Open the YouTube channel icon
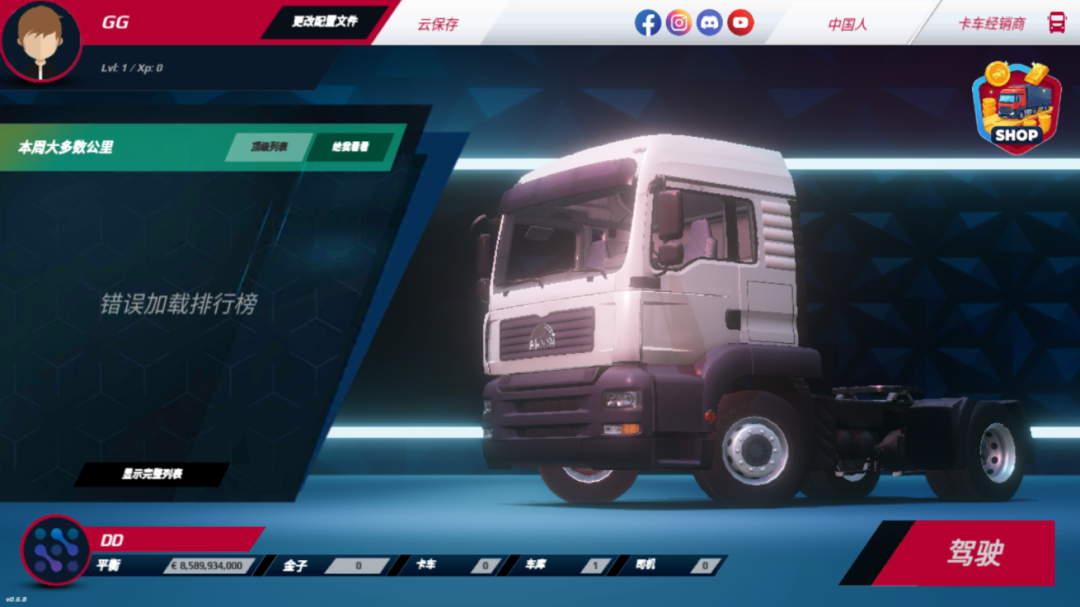This screenshot has height=607, width=1080. (x=741, y=22)
